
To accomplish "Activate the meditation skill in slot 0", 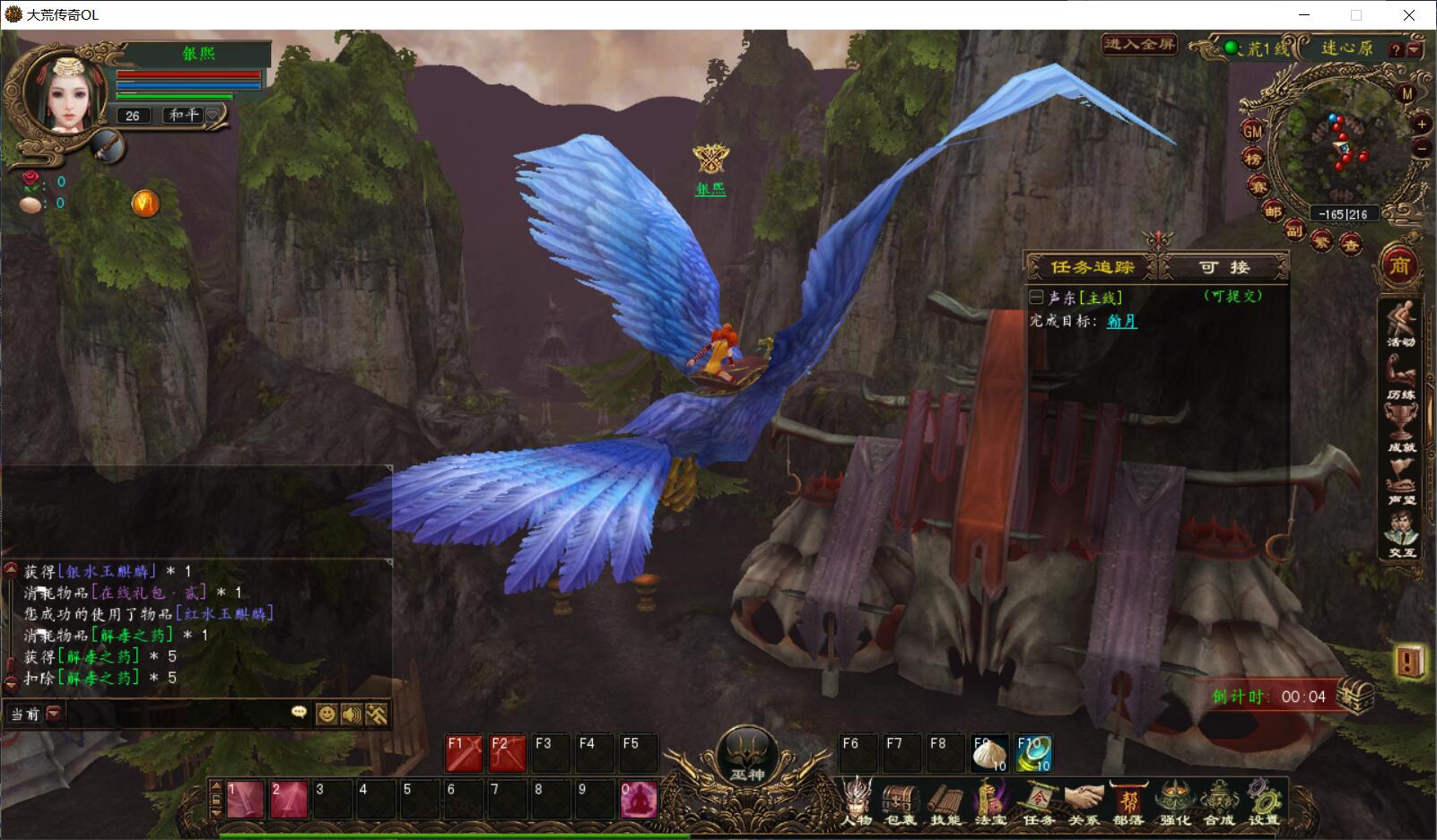I will click(x=638, y=800).
